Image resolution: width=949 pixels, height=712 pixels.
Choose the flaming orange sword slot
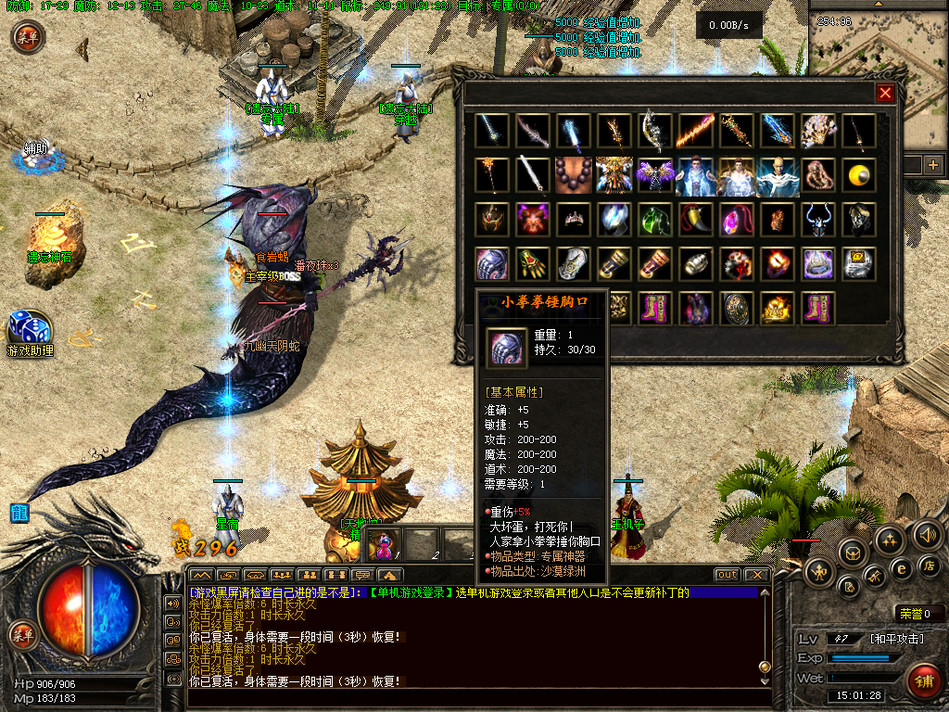[696, 131]
